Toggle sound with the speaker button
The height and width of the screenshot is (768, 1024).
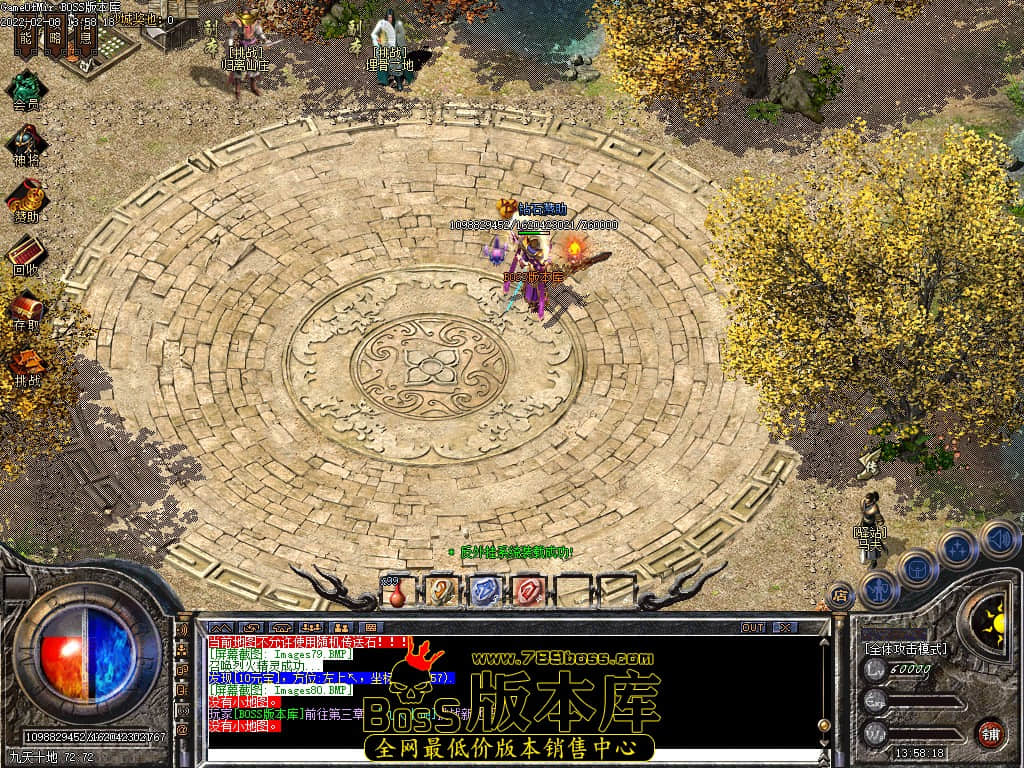point(998,538)
